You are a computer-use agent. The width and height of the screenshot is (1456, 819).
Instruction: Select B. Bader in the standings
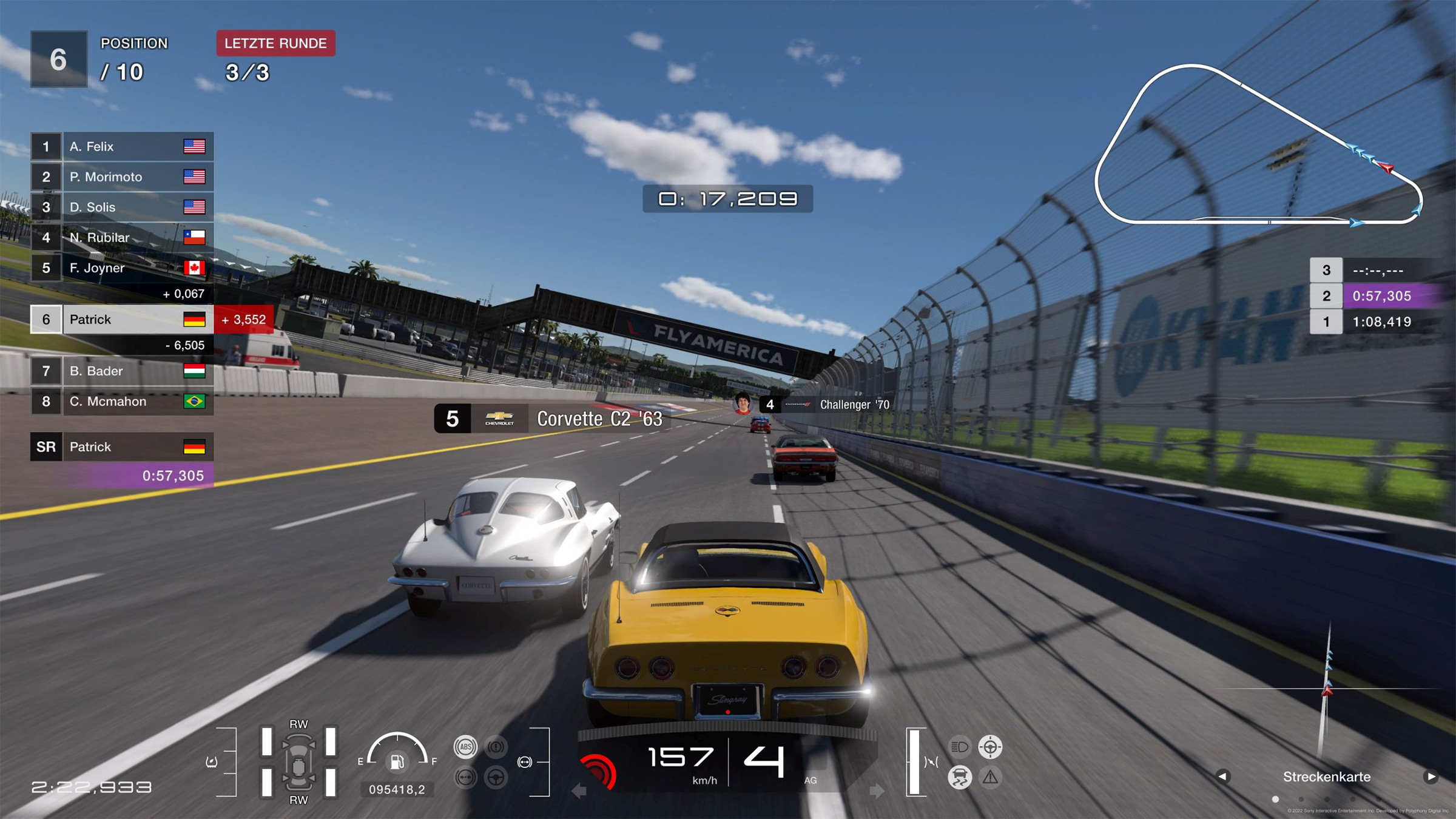(122, 371)
